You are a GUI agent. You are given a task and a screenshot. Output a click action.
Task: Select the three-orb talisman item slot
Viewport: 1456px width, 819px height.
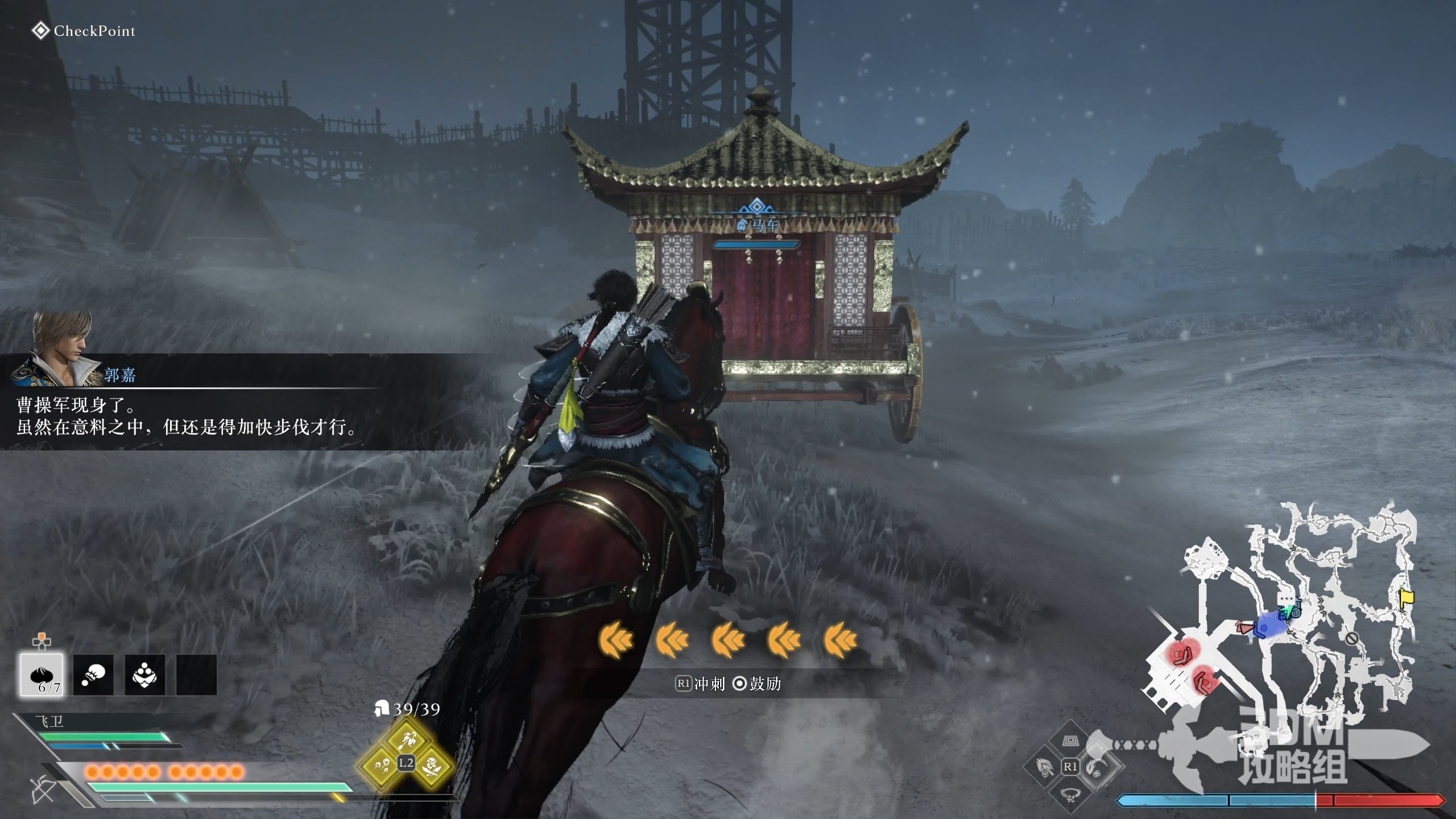144,675
